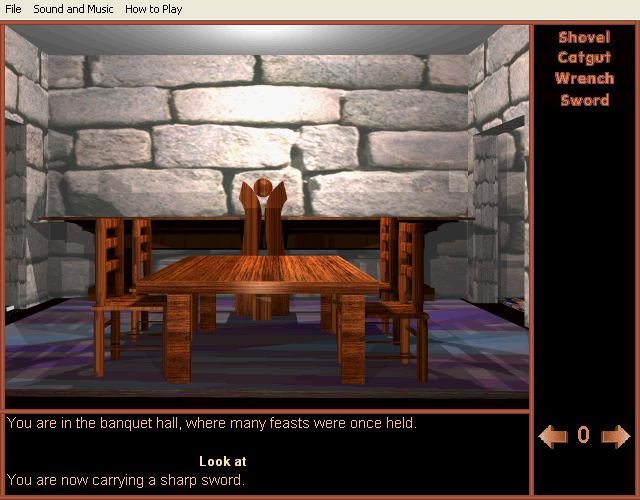The image size is (640, 500).
Task: Open the Sound and Music menu
Action: click(72, 9)
